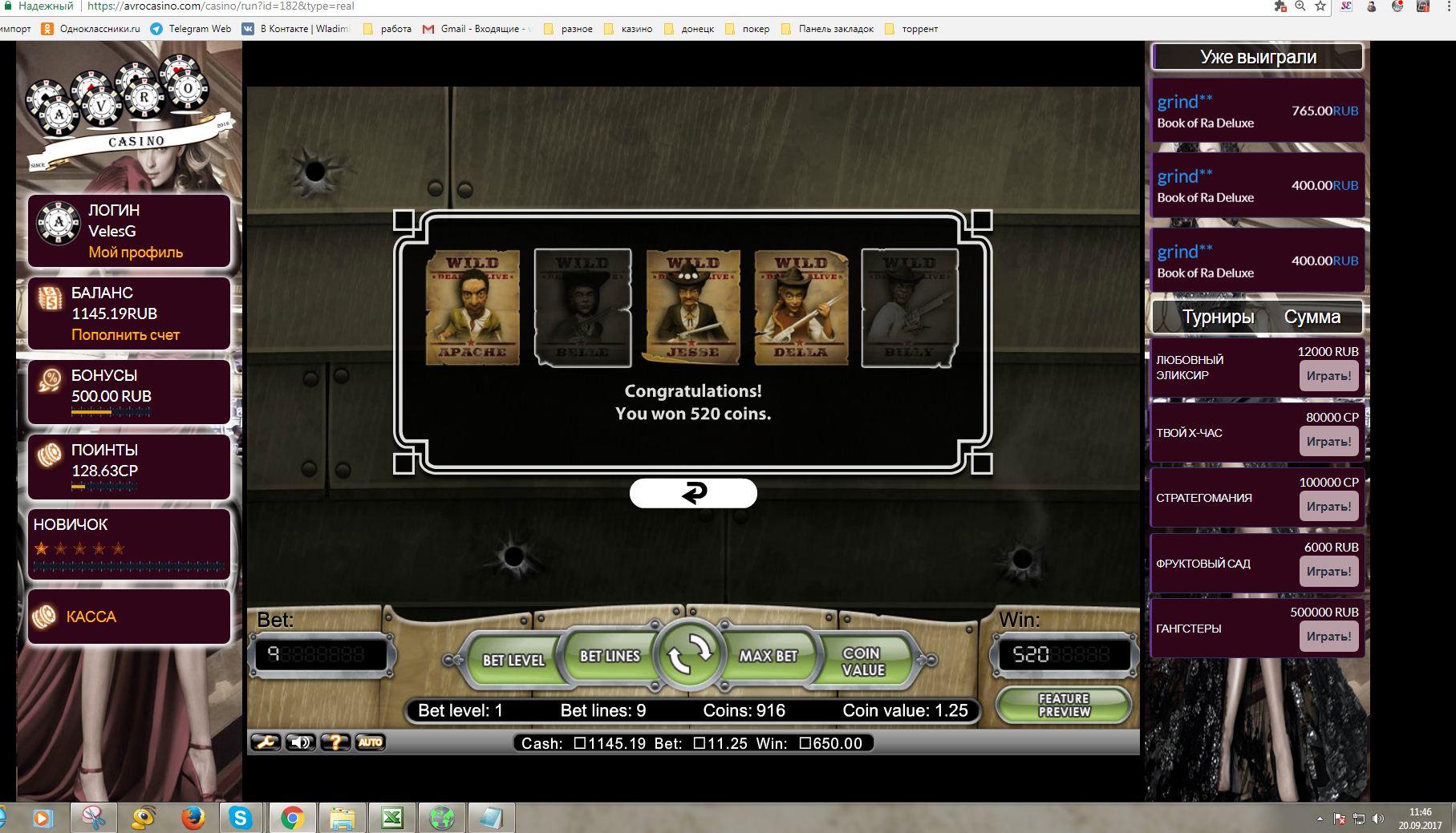The width and height of the screenshot is (1456, 833).
Task: Change the Coin Value
Action: click(863, 661)
